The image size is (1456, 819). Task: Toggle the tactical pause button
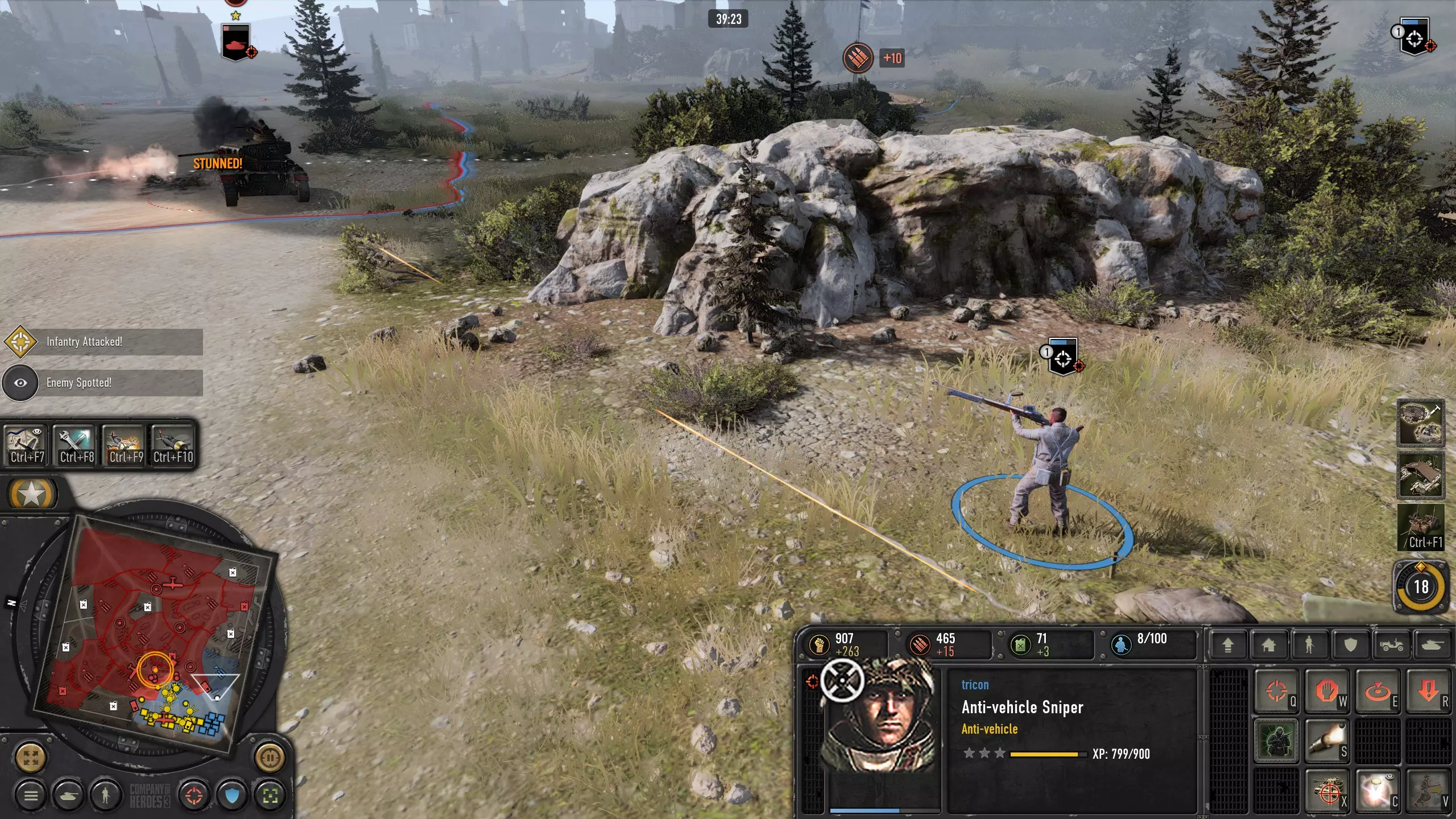270,757
